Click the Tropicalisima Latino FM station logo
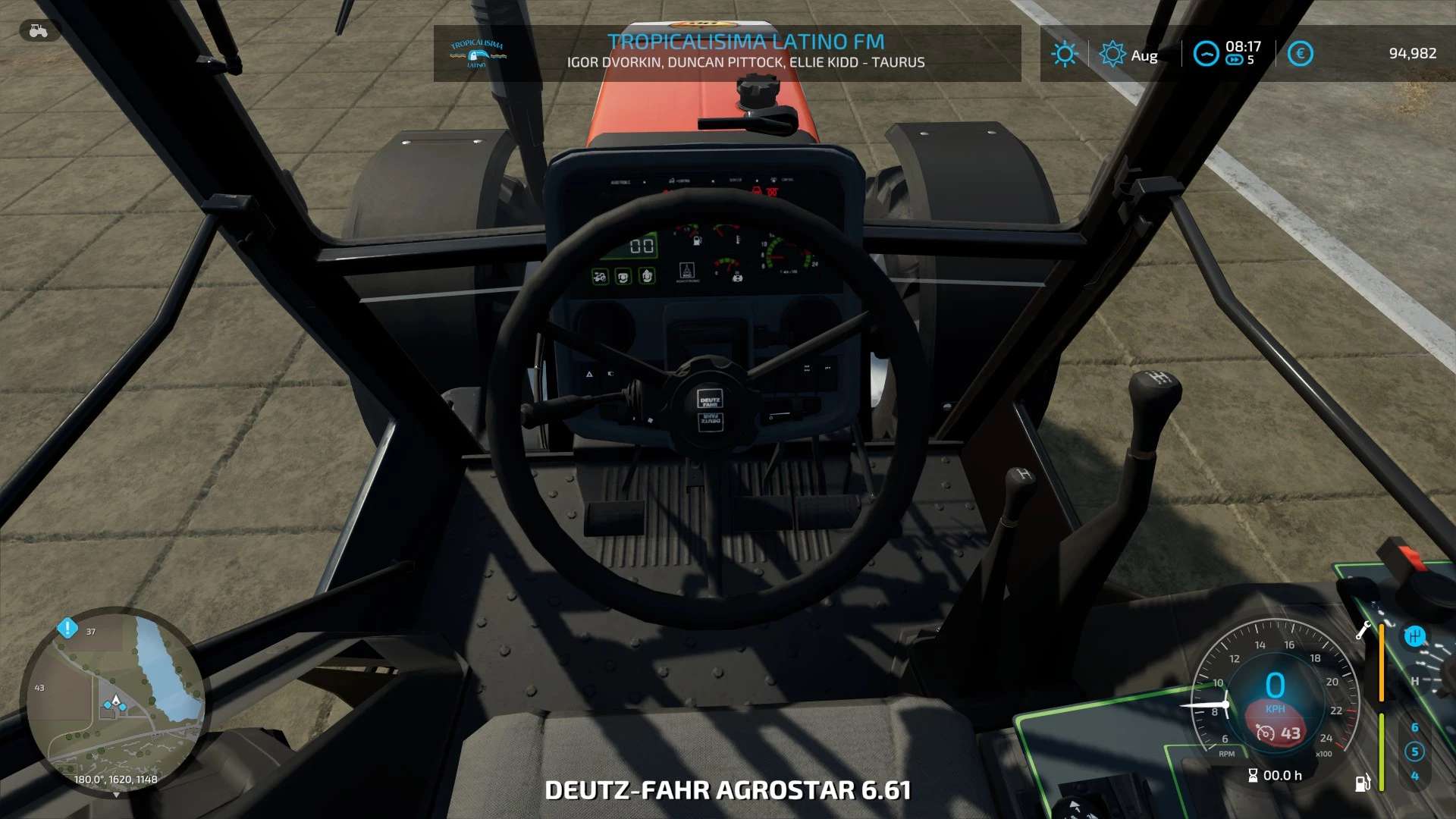Viewport: 1456px width, 819px height. click(478, 52)
